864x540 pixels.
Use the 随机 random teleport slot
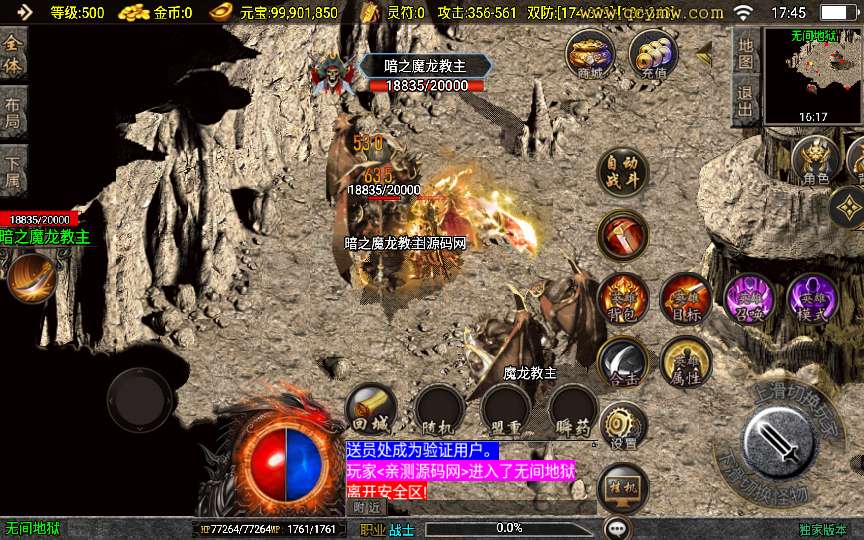coord(439,409)
